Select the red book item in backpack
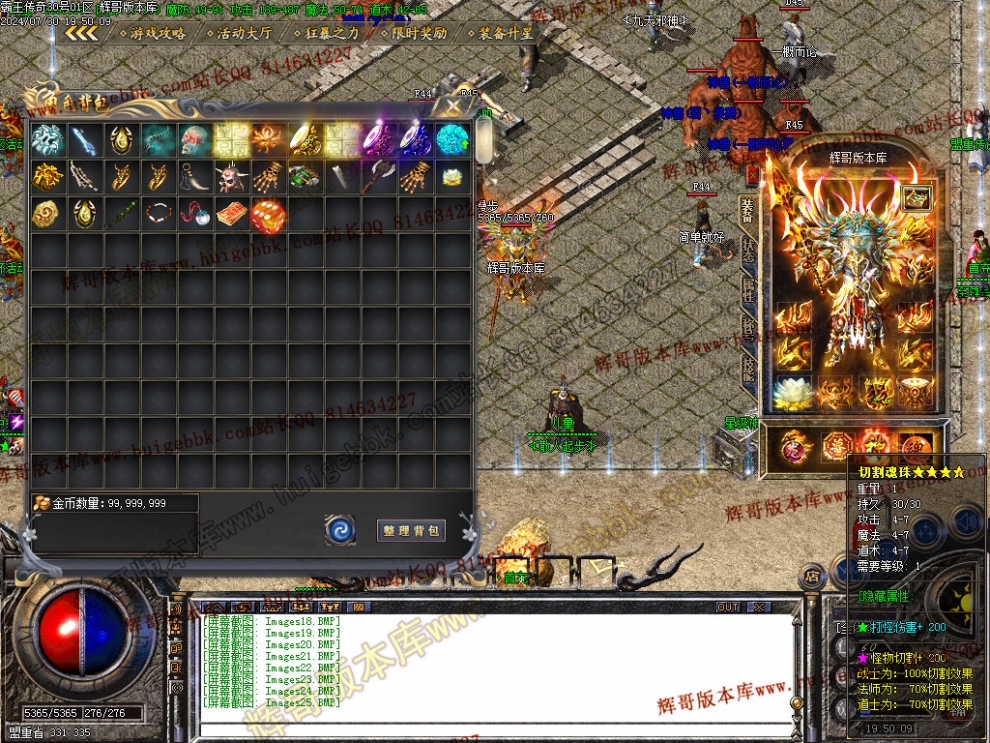The height and width of the screenshot is (743, 990). pyautogui.click(x=230, y=214)
